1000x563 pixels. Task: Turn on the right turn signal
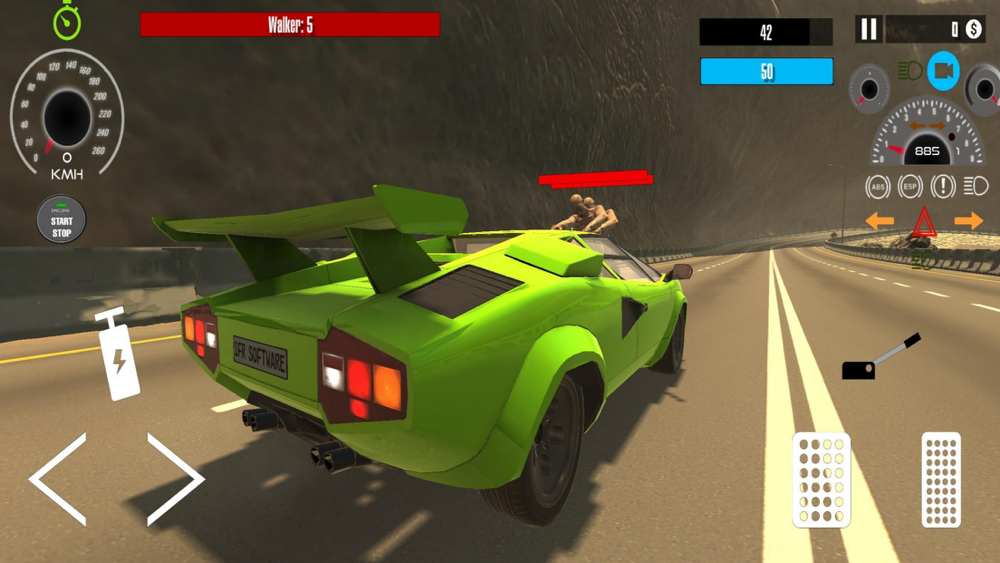pyautogui.click(x=968, y=221)
